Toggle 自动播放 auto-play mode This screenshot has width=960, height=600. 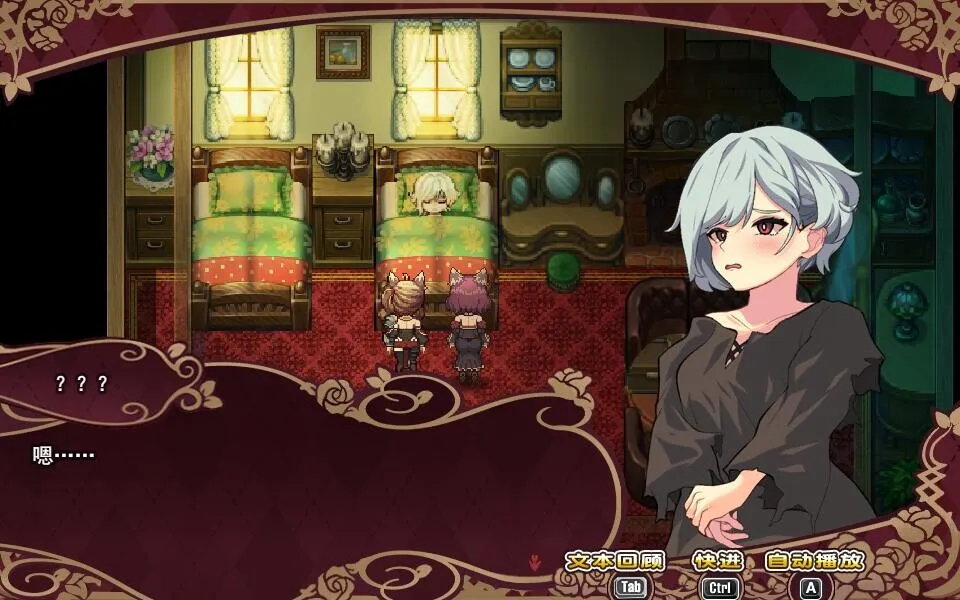tap(813, 562)
